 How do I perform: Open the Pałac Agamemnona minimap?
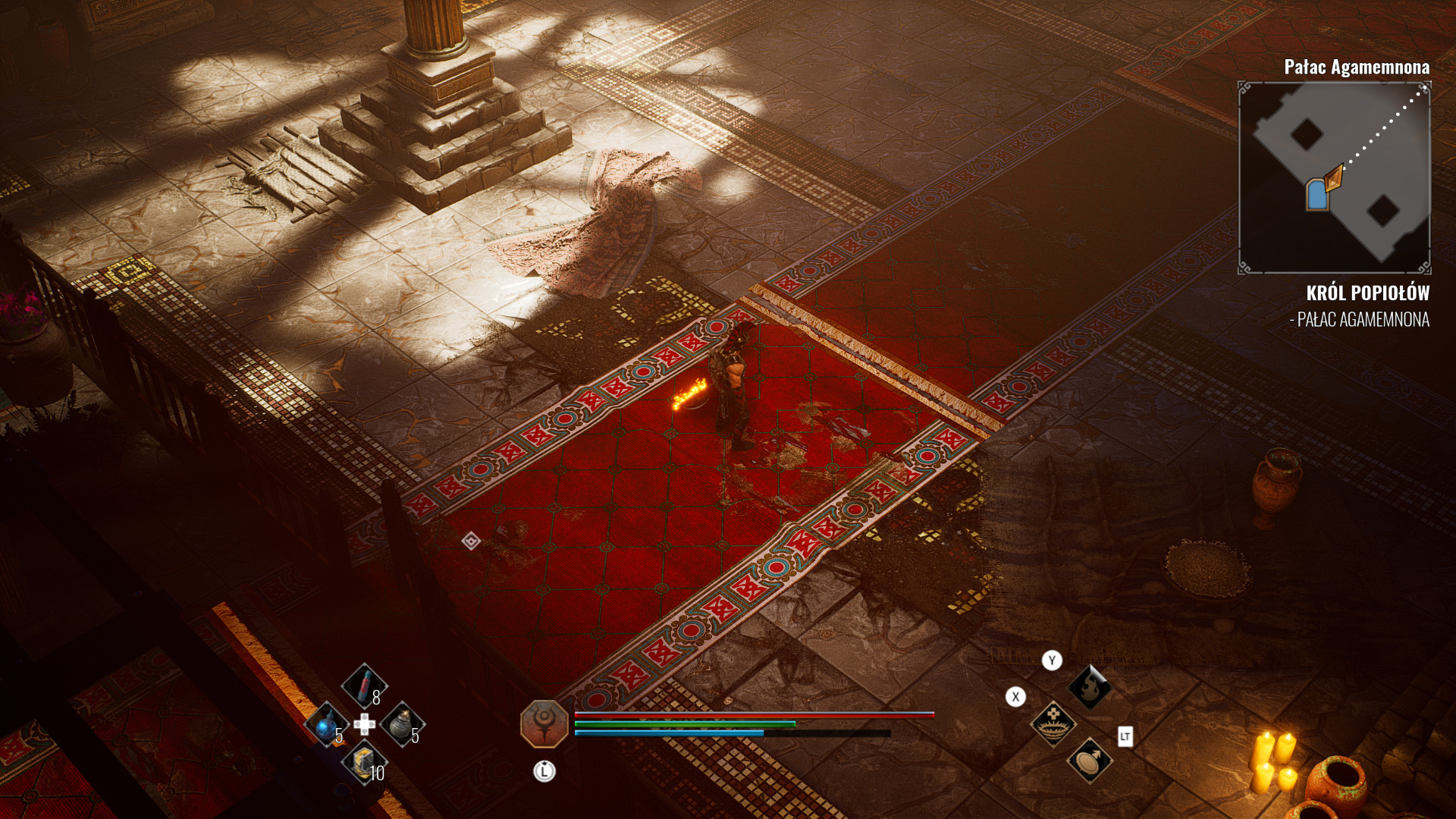click(1334, 177)
